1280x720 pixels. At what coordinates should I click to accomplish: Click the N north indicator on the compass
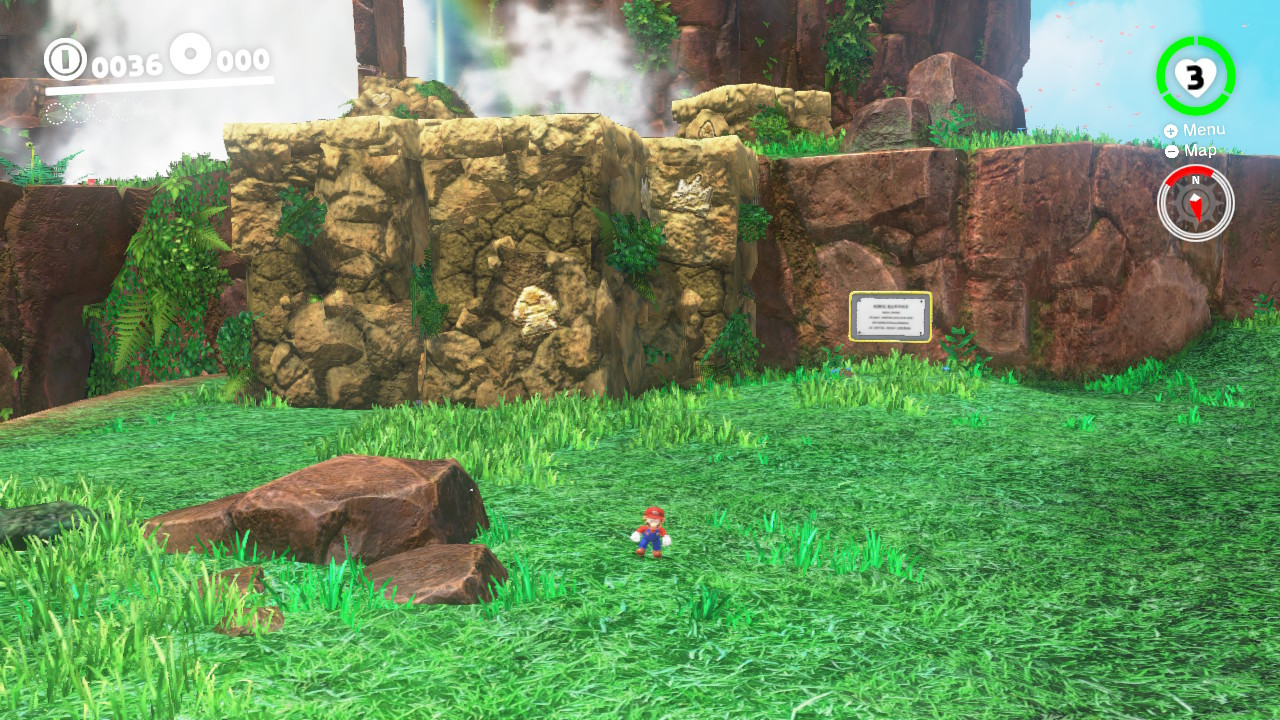1196,180
